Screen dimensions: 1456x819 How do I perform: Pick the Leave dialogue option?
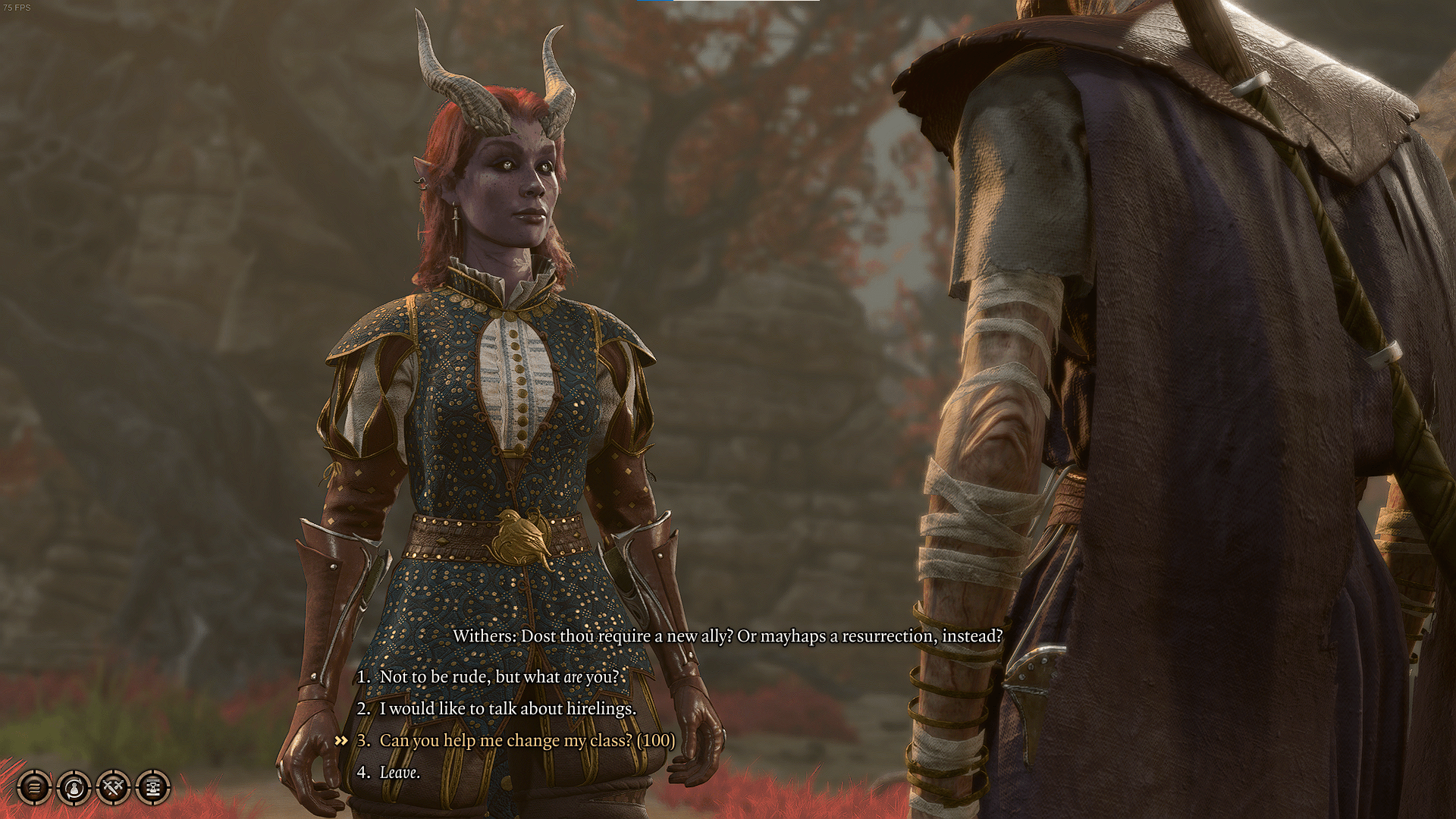(x=399, y=772)
